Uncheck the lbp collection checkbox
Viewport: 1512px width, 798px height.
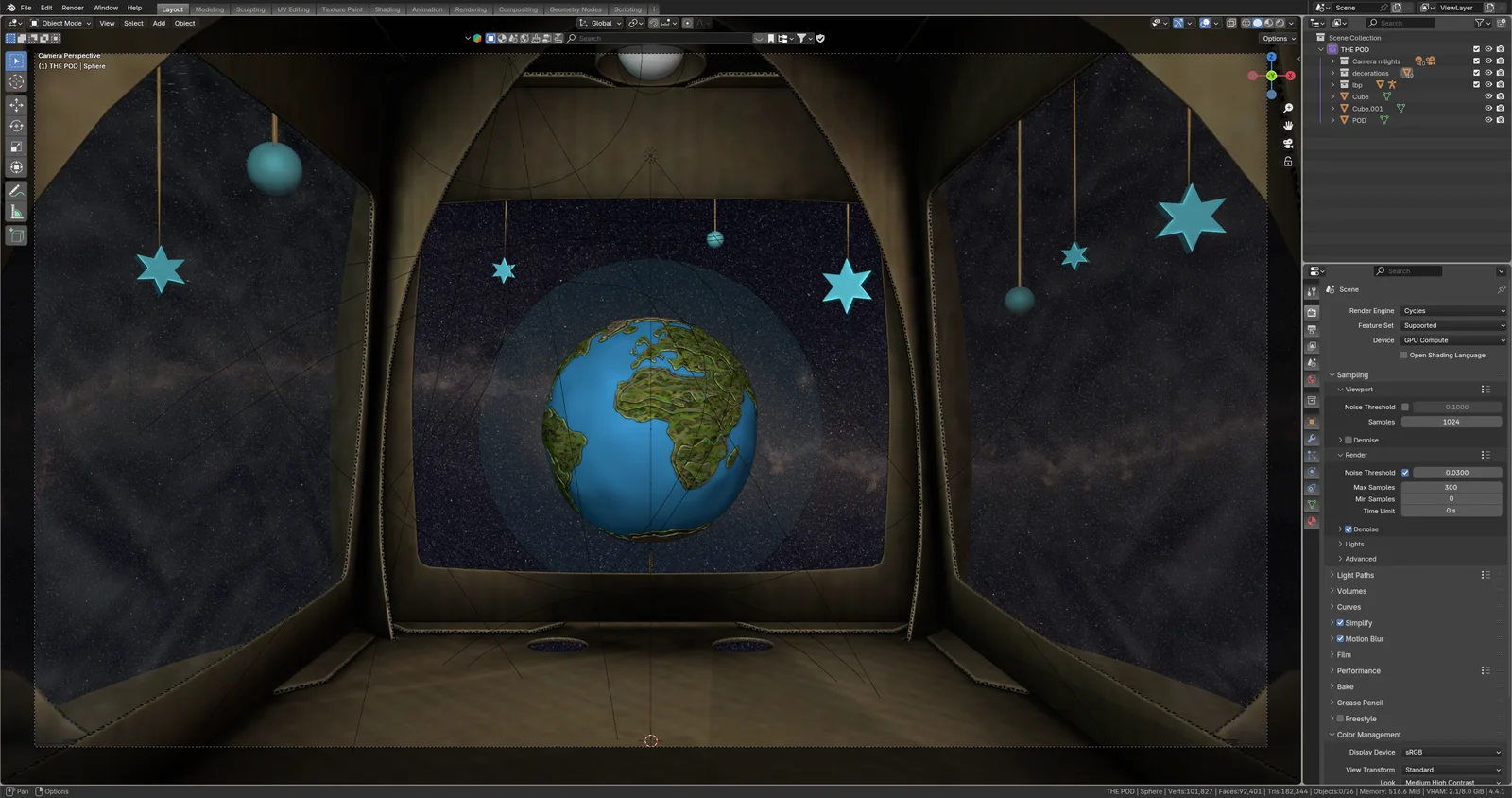pos(1477,84)
